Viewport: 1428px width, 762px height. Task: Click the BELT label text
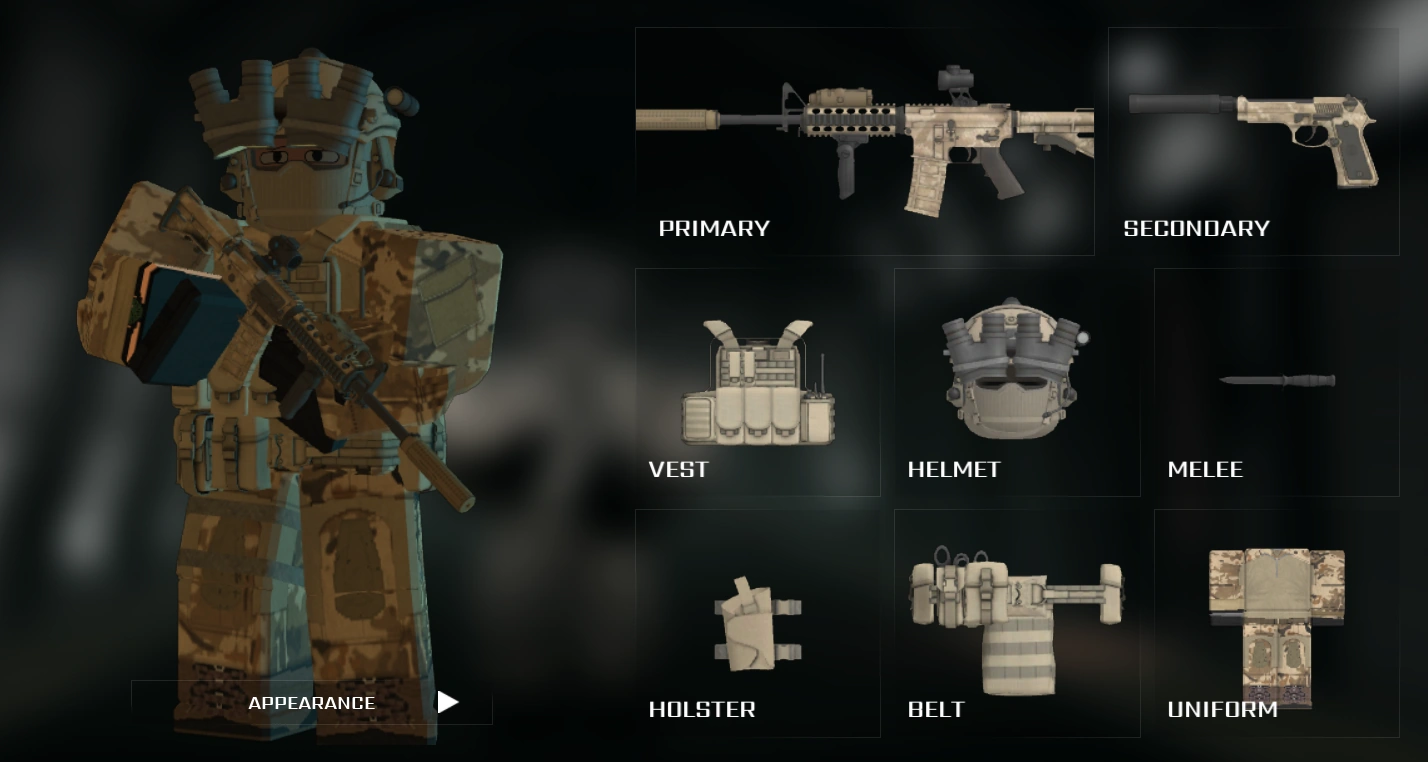[x=936, y=710]
